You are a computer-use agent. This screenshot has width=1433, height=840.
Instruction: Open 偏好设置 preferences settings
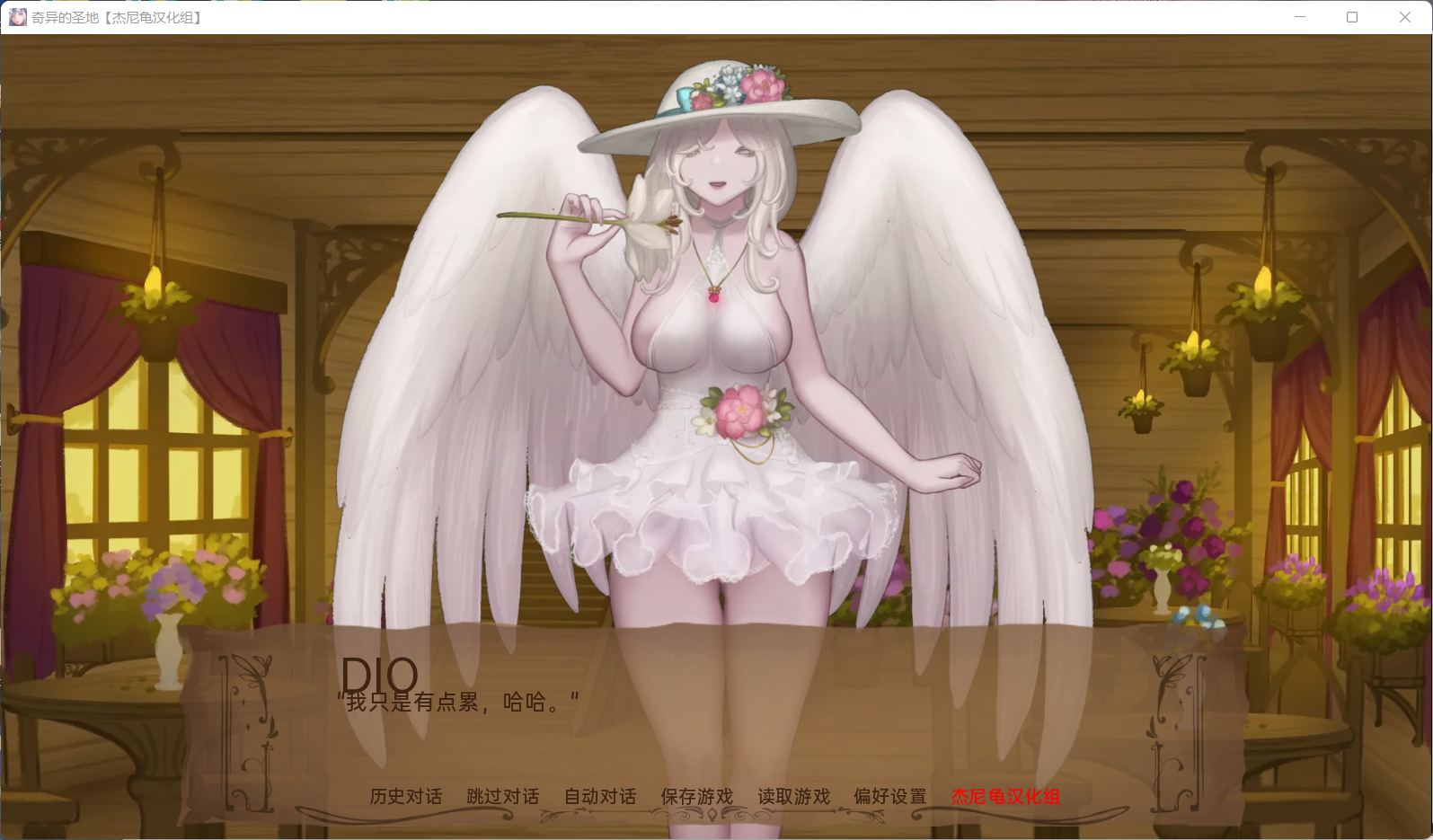(x=889, y=796)
